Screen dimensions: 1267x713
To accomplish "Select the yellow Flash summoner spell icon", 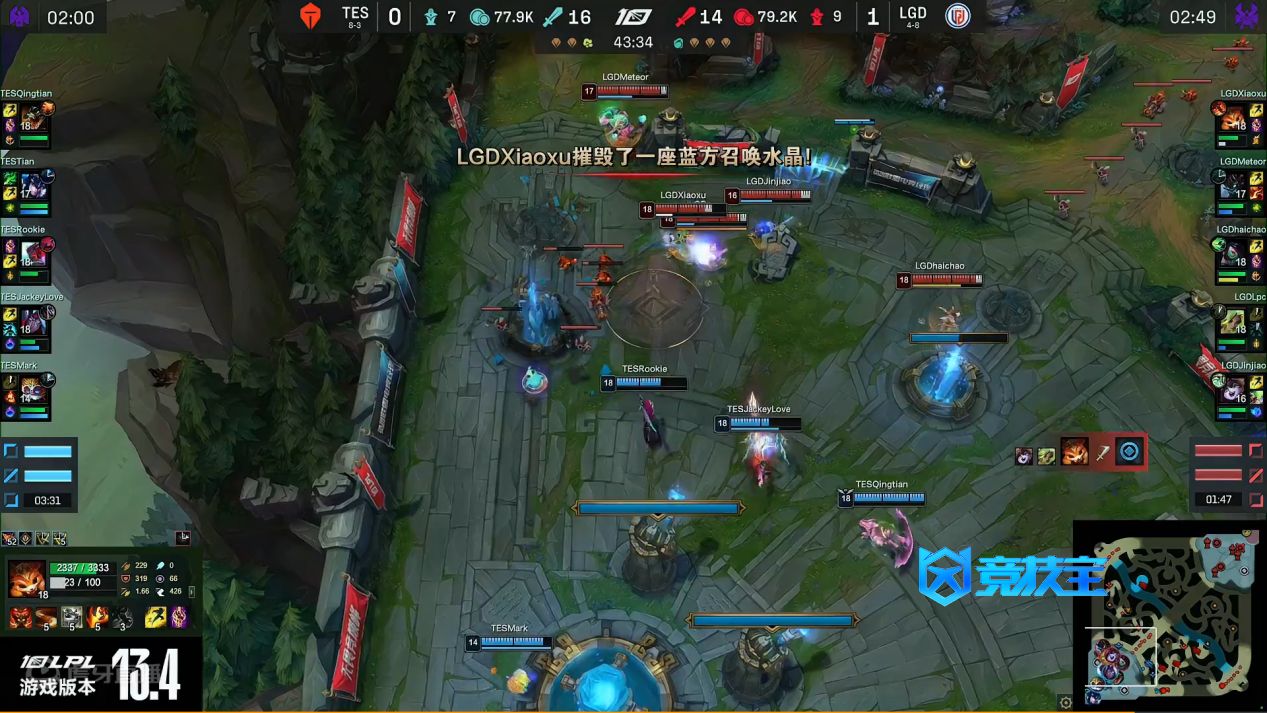I will tap(155, 617).
